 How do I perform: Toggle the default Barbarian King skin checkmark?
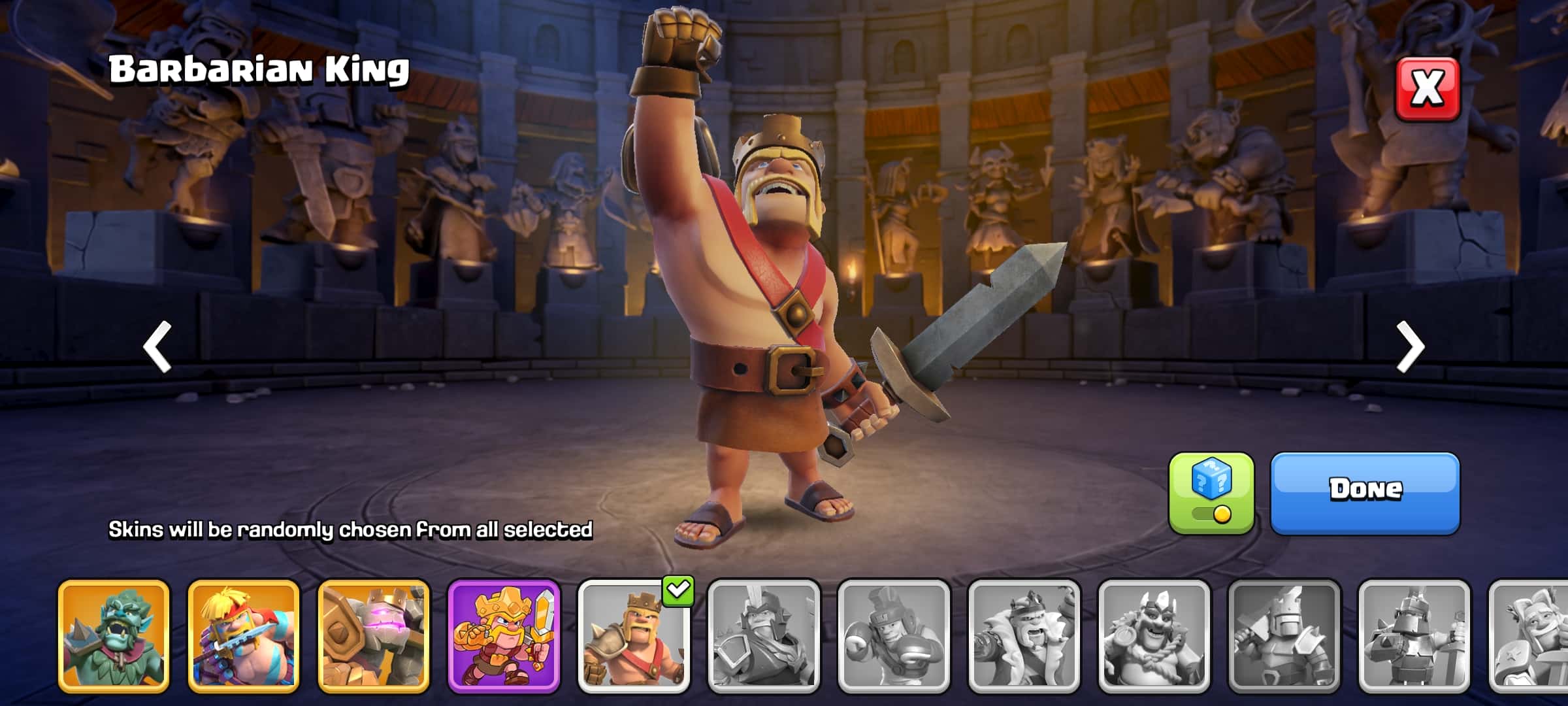(x=634, y=636)
